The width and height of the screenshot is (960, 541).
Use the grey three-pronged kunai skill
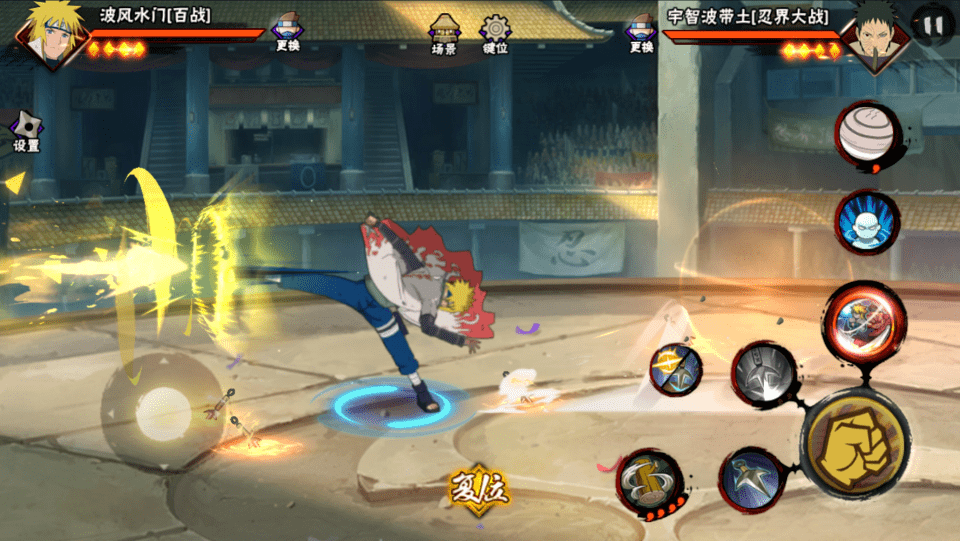tap(764, 374)
